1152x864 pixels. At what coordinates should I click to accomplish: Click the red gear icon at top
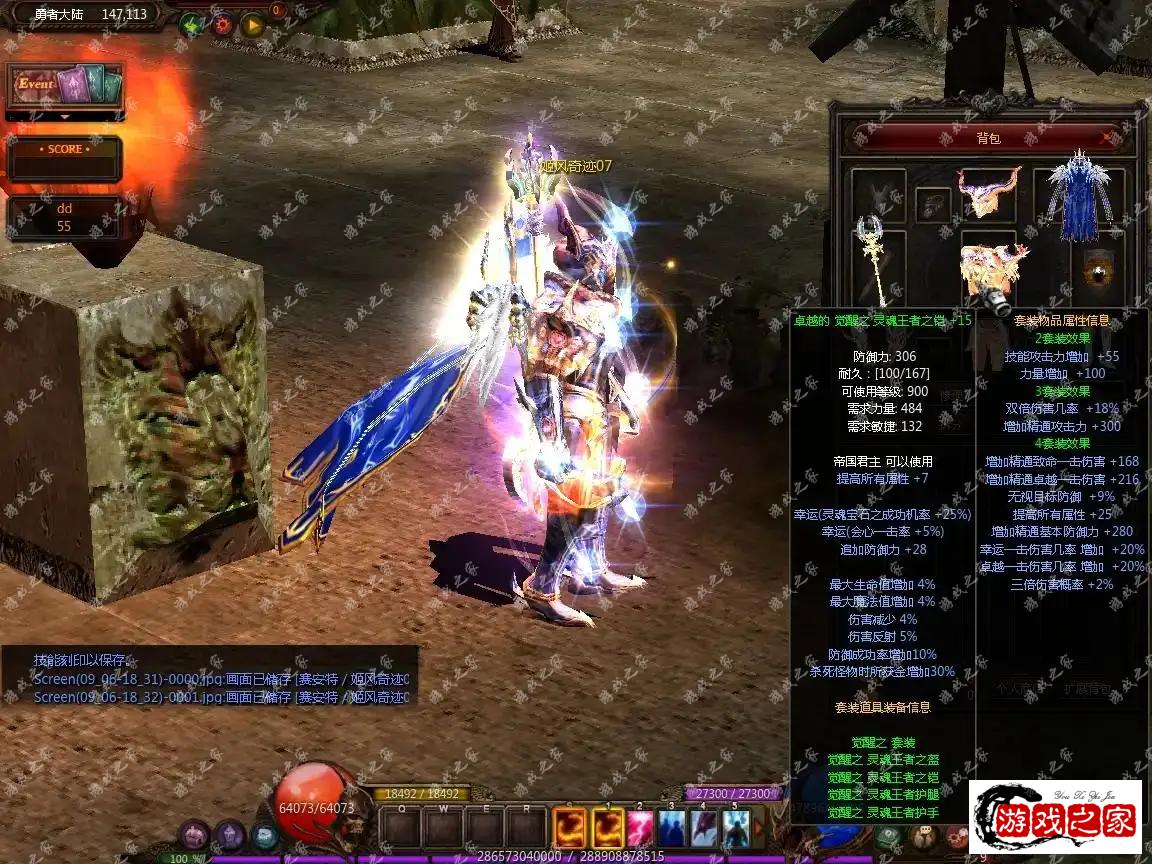click(x=222, y=24)
